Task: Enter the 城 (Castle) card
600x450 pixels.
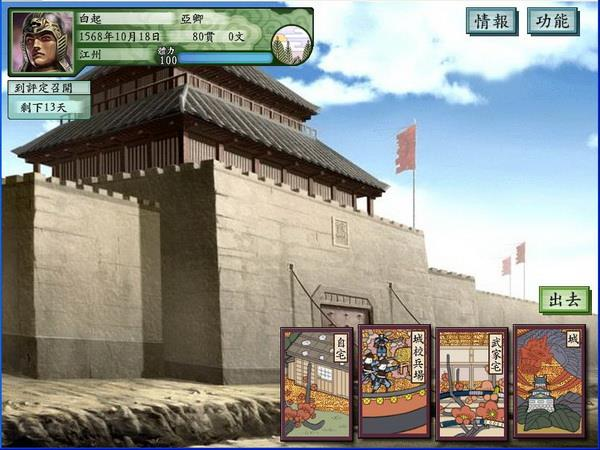Action: 548,382
